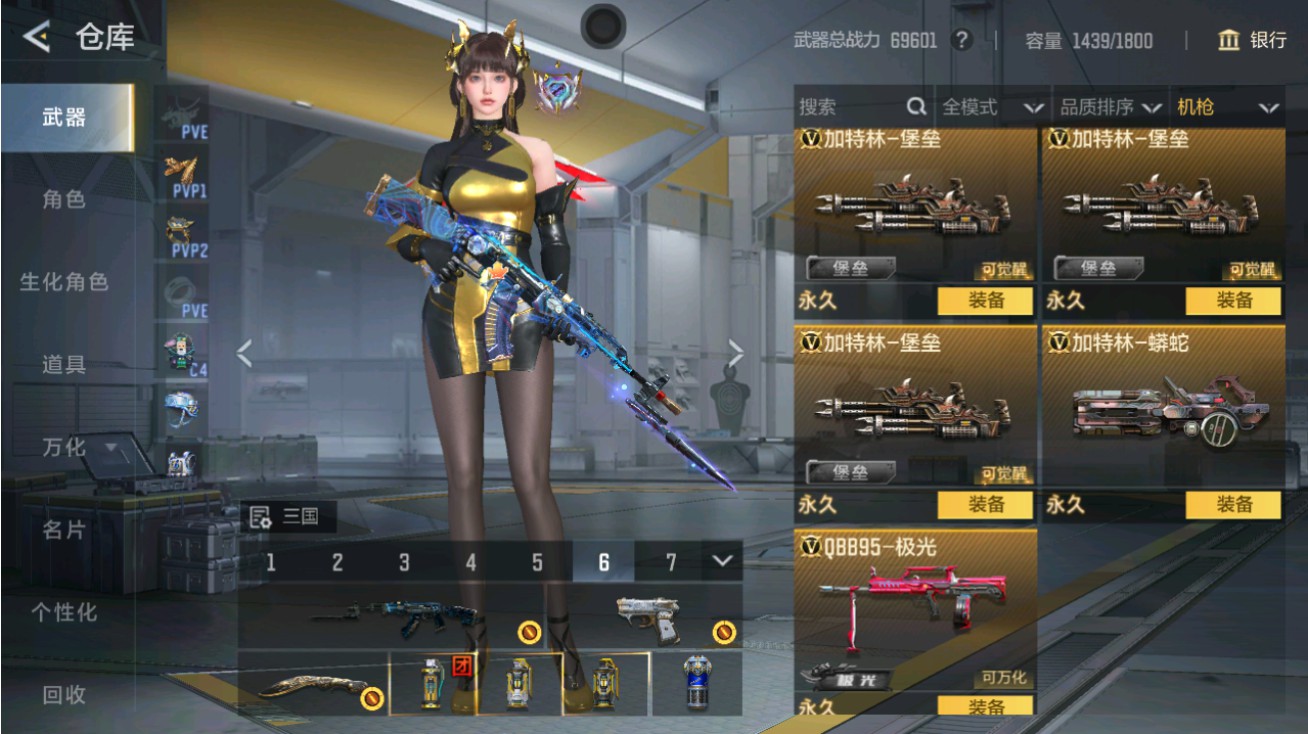Expand the 机枪 category dropdown
This screenshot has height=734, width=1308.
1225,107
